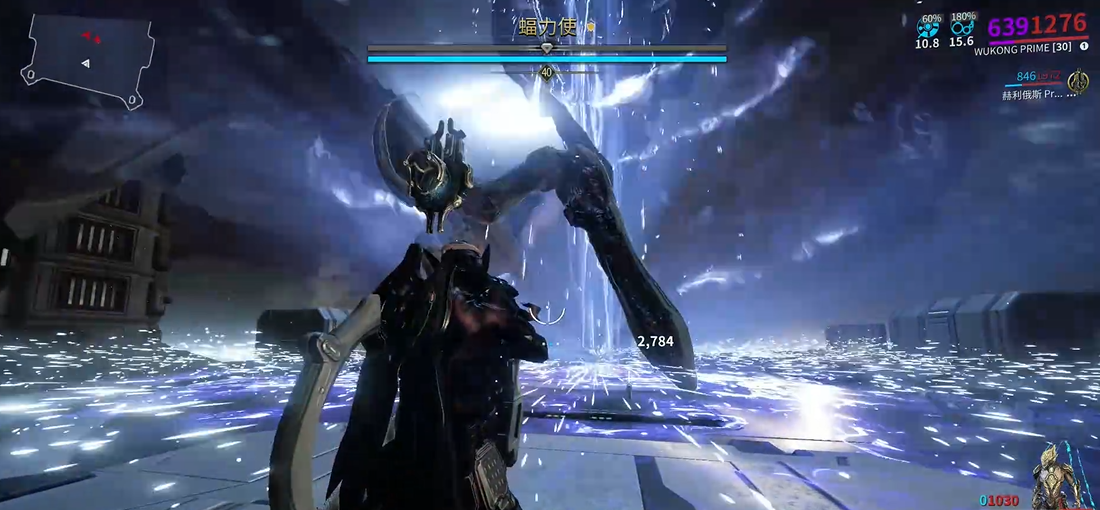Select the 60% buff icon
Screen dimensions: 1100x510
928,28
